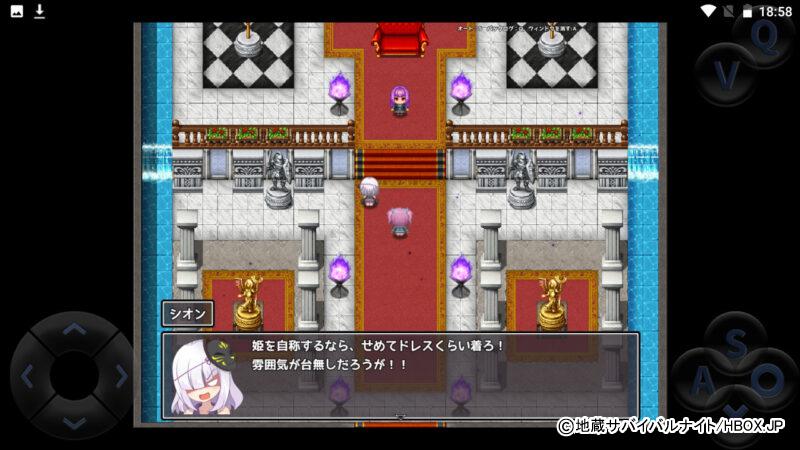This screenshot has width=800, height=450.
Task: Tap the D-pad left arrow
Action: coord(28,376)
